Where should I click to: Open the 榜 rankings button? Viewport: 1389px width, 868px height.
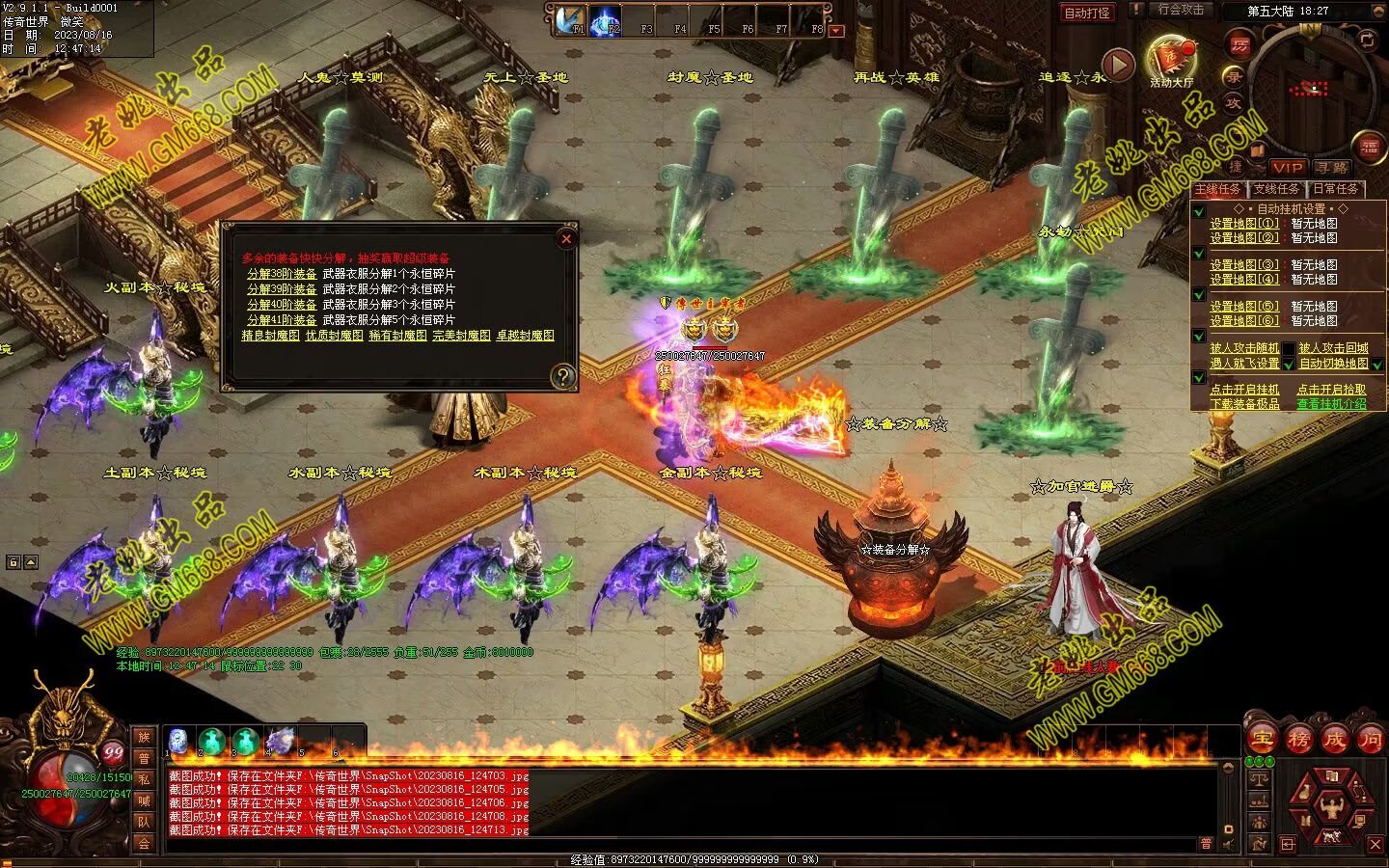coord(1298,740)
